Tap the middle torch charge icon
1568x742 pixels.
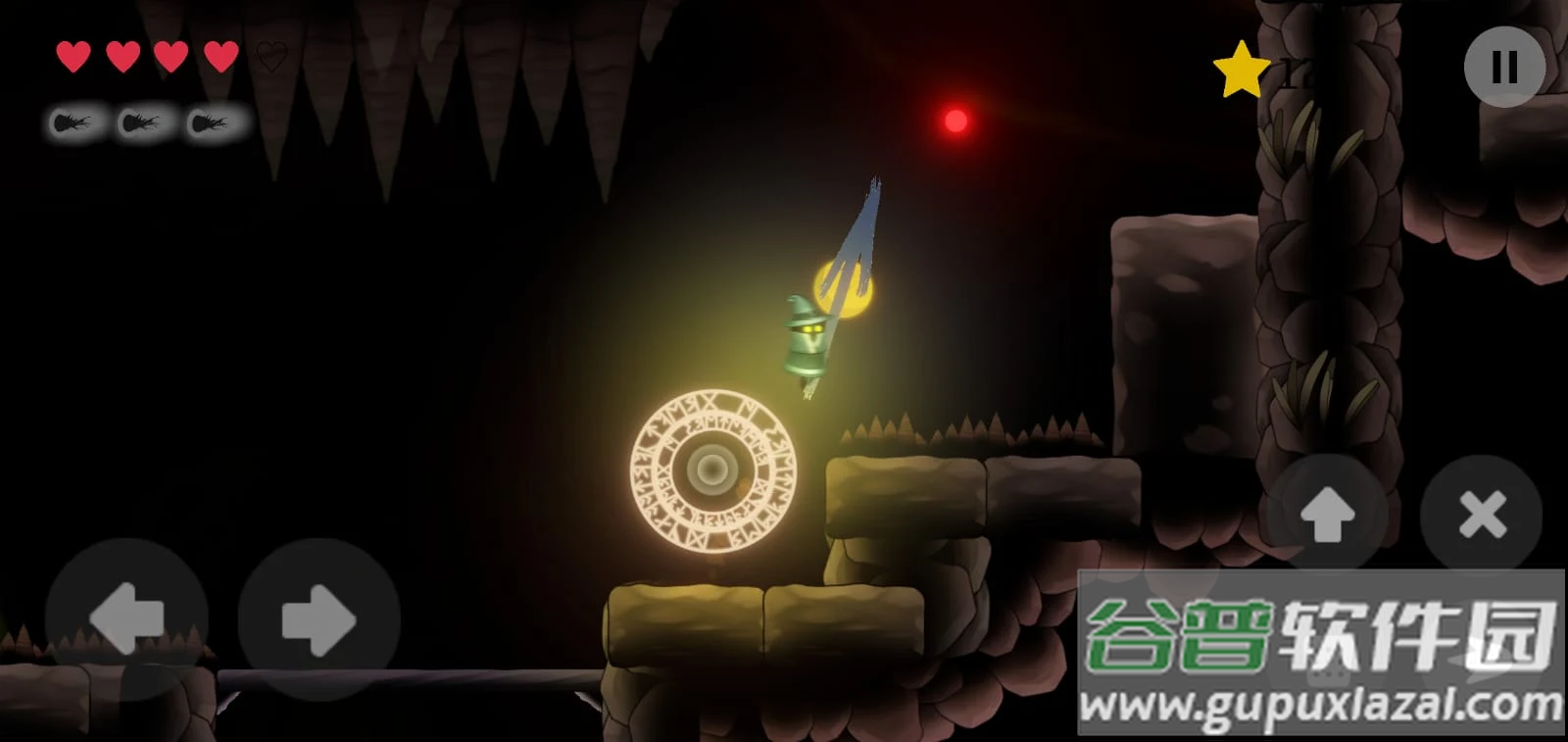(143, 123)
